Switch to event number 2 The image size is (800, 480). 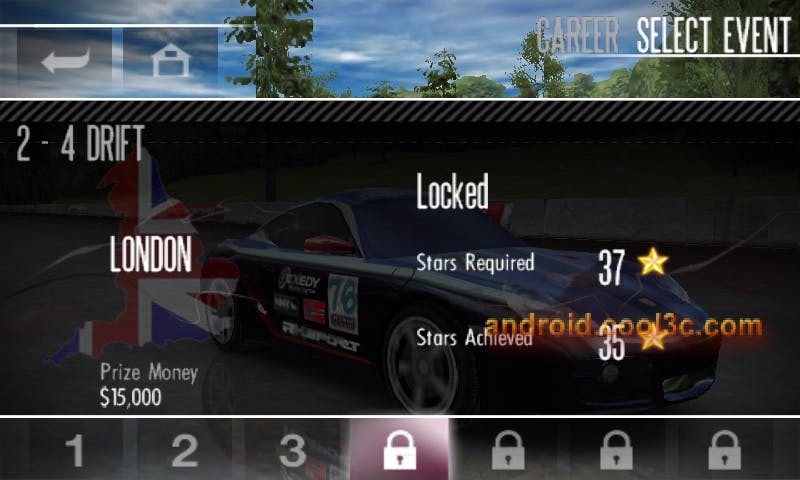pos(184,451)
